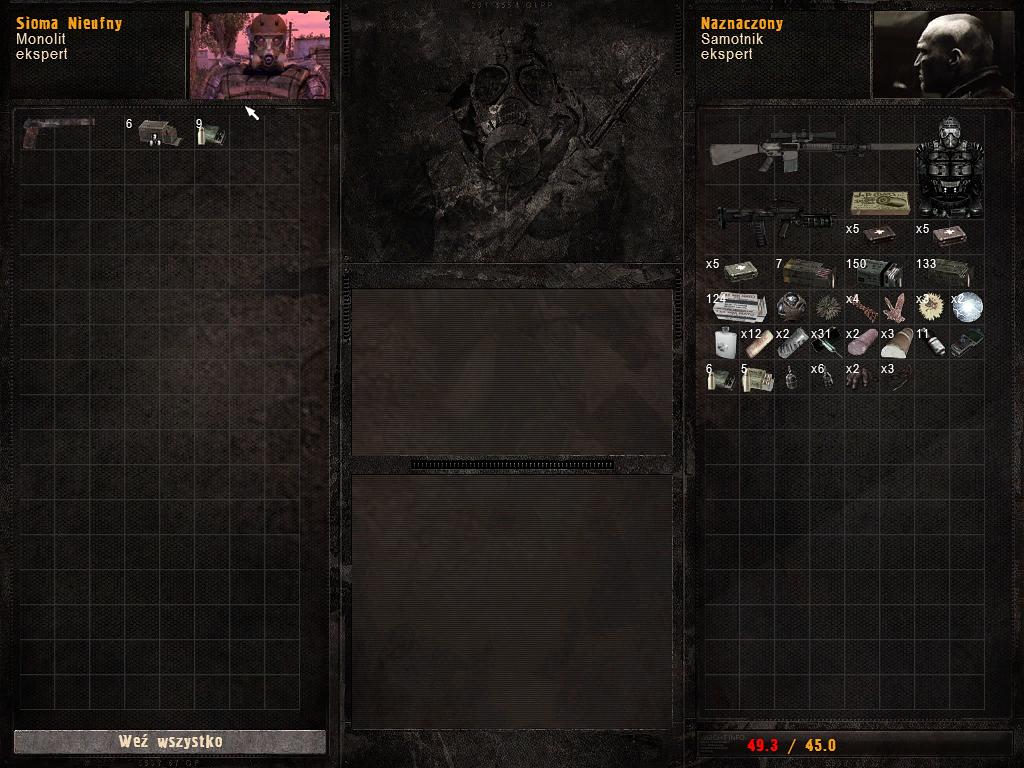Select the glowing white orb artifact
Screen dimensions: 1024x768
[x=967, y=306]
